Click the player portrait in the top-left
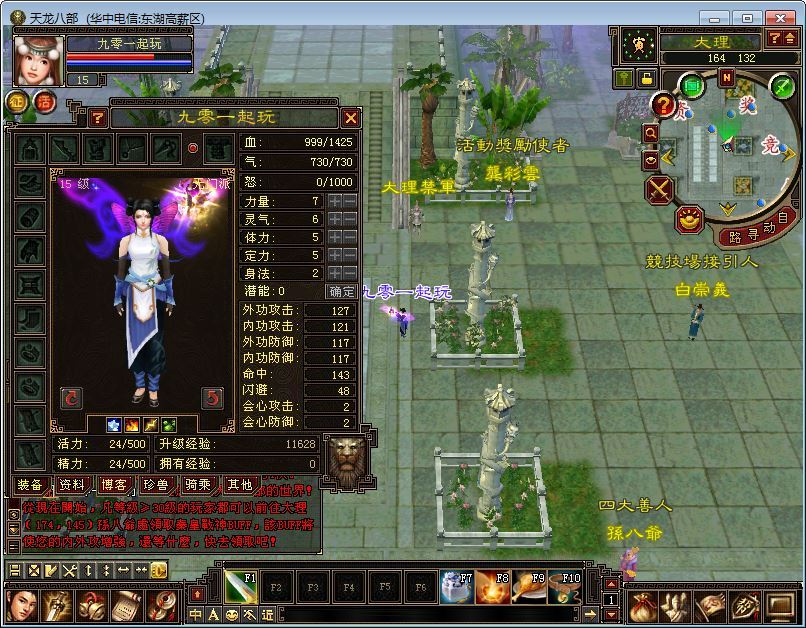This screenshot has width=806, height=628. click(x=37, y=60)
